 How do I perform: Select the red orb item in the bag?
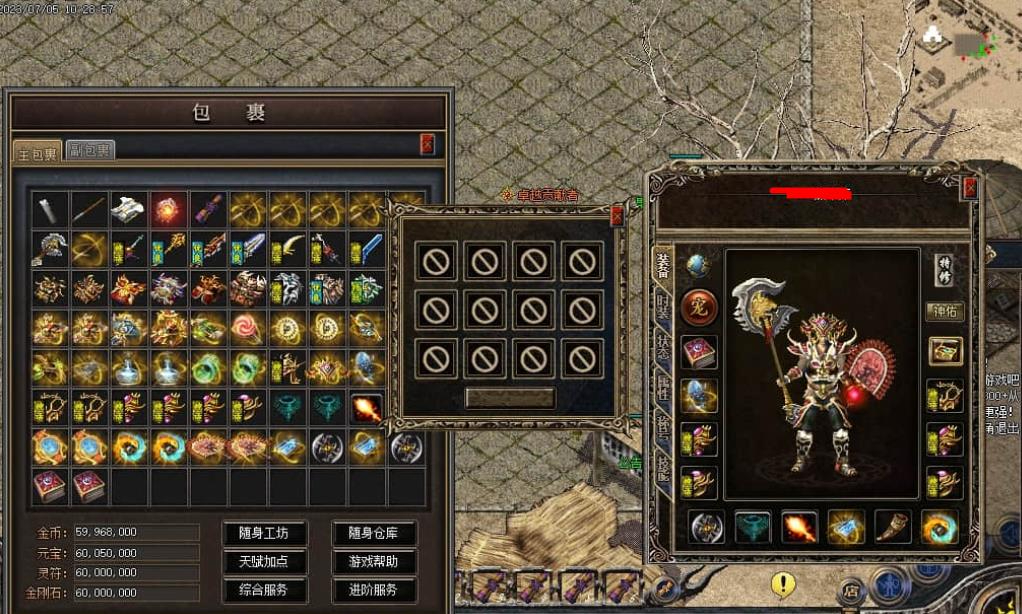(169, 209)
